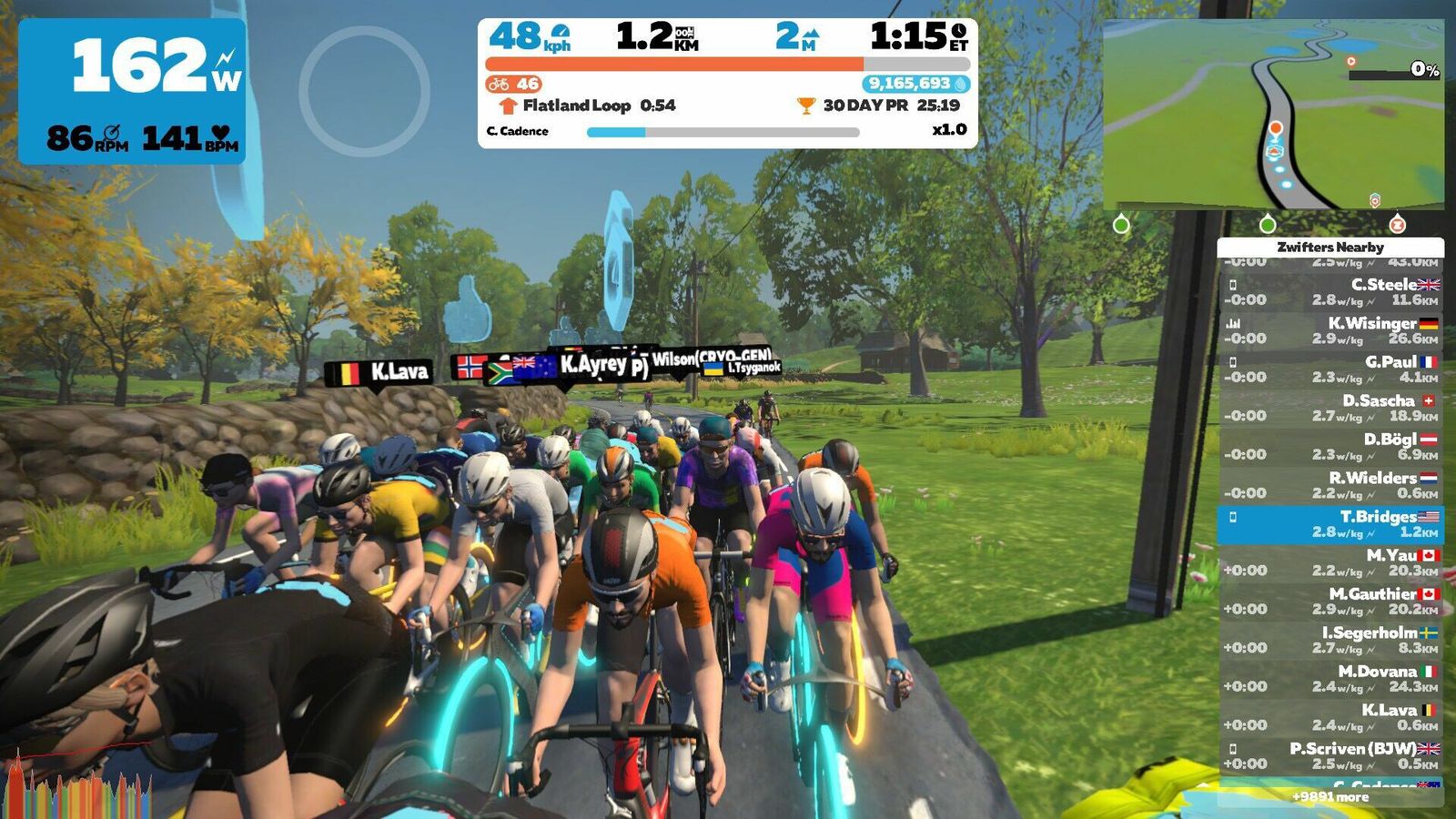The image size is (1456, 819).
Task: Select M.Gauthier rider entry
Action: point(1330,602)
